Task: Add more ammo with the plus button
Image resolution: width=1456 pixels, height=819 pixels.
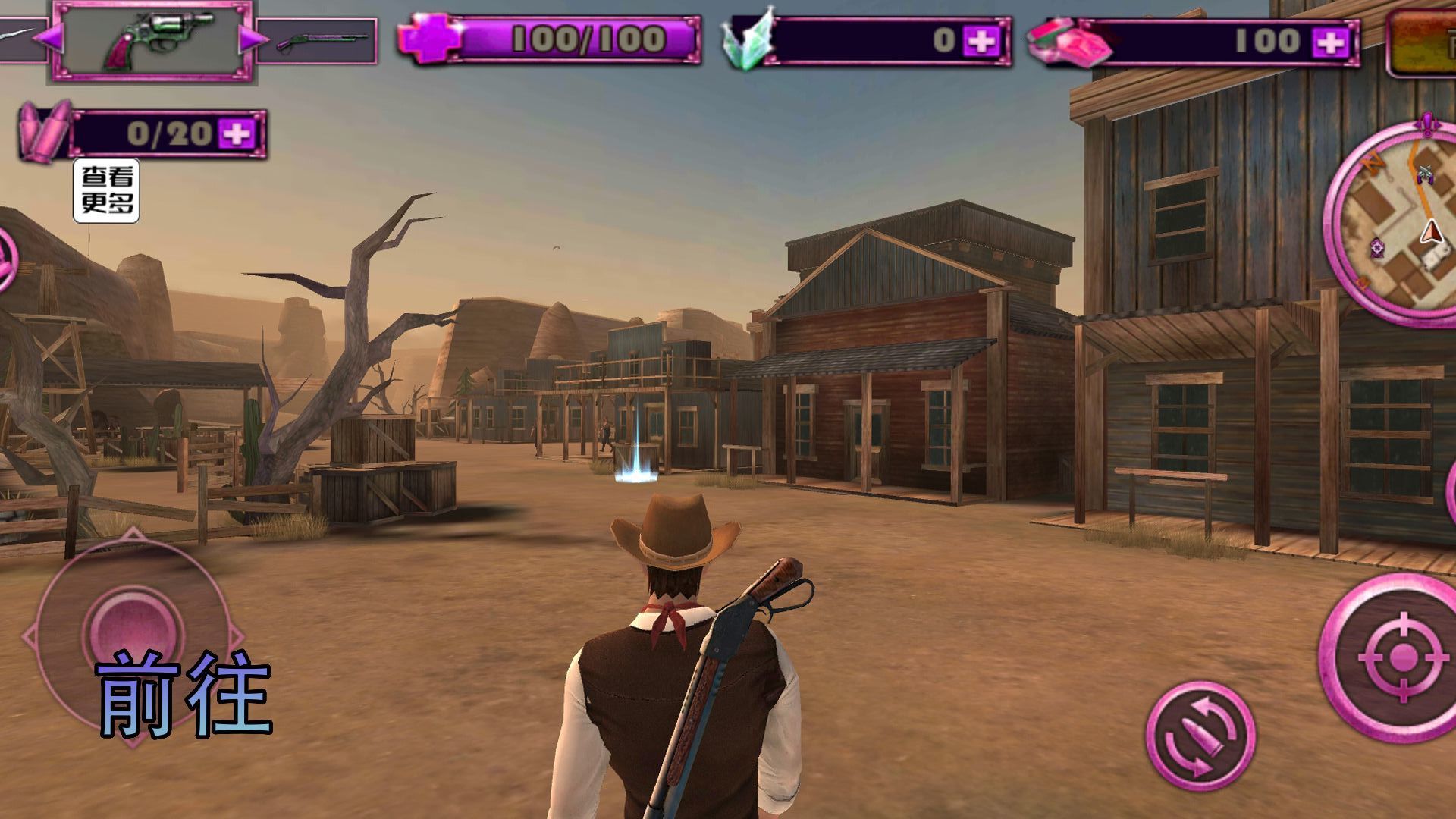Action: click(x=237, y=134)
